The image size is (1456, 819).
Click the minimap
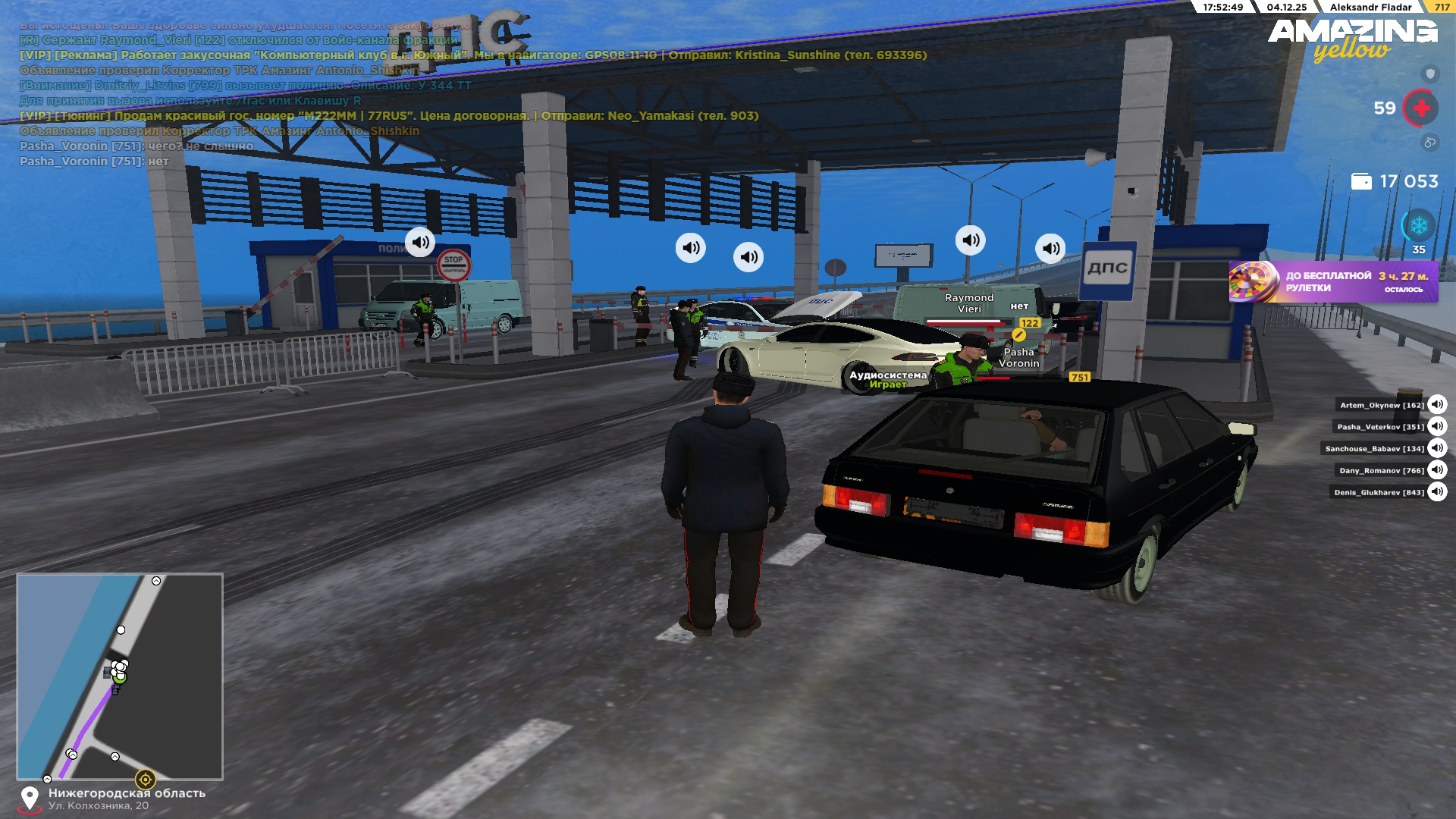pyautogui.click(x=120, y=676)
